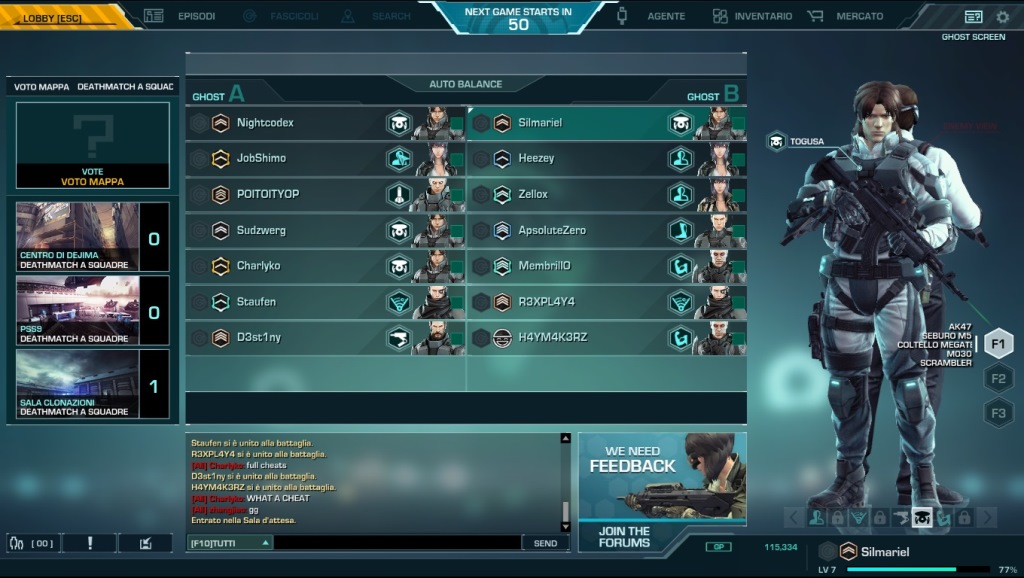1024x578 pixels.
Task: Click the chat message input field
Action: click(397, 543)
